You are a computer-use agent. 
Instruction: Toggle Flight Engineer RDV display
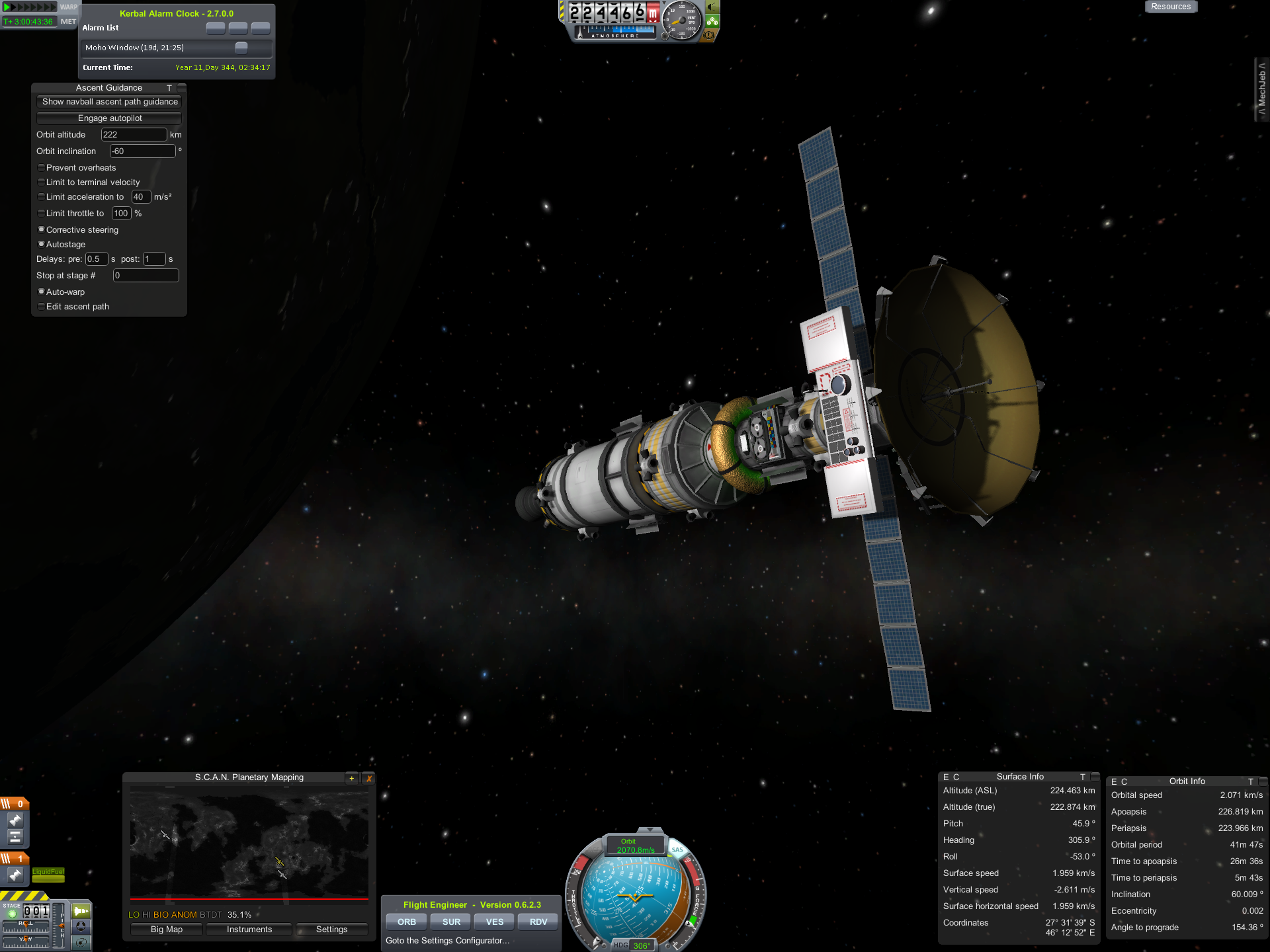tap(538, 922)
